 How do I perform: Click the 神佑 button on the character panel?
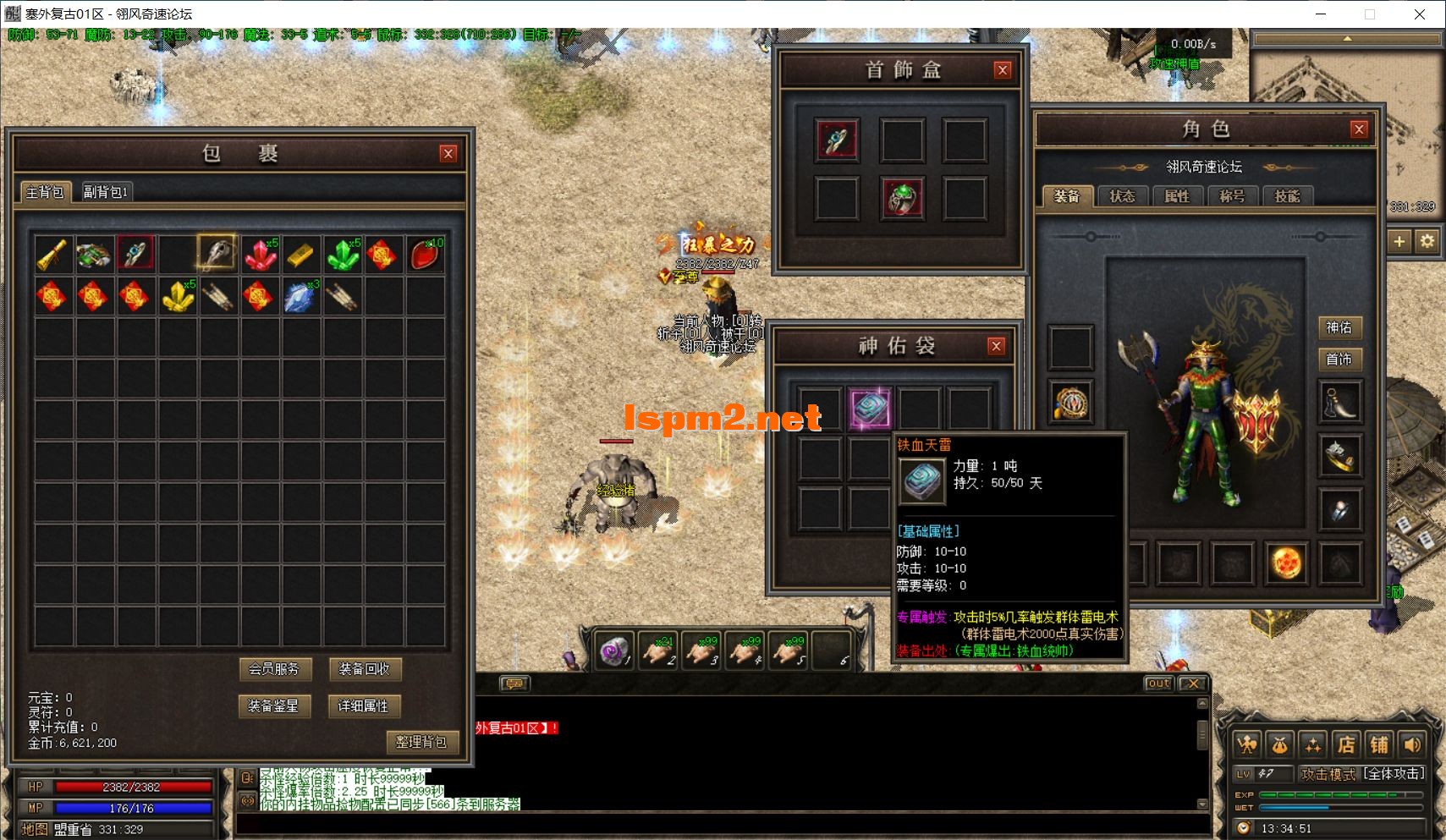pos(1339,327)
